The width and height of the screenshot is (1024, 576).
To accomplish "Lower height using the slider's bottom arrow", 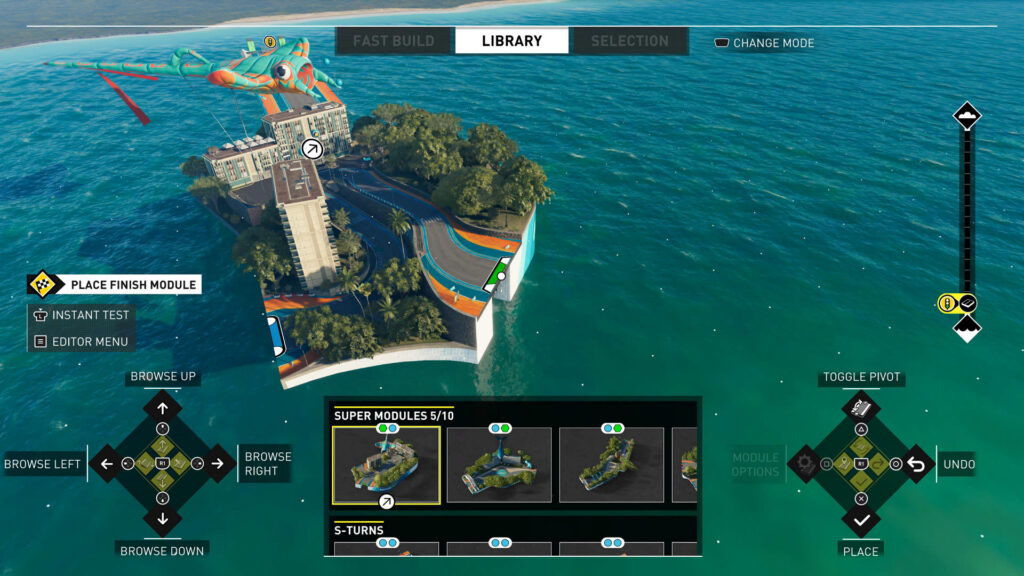I will (967, 328).
